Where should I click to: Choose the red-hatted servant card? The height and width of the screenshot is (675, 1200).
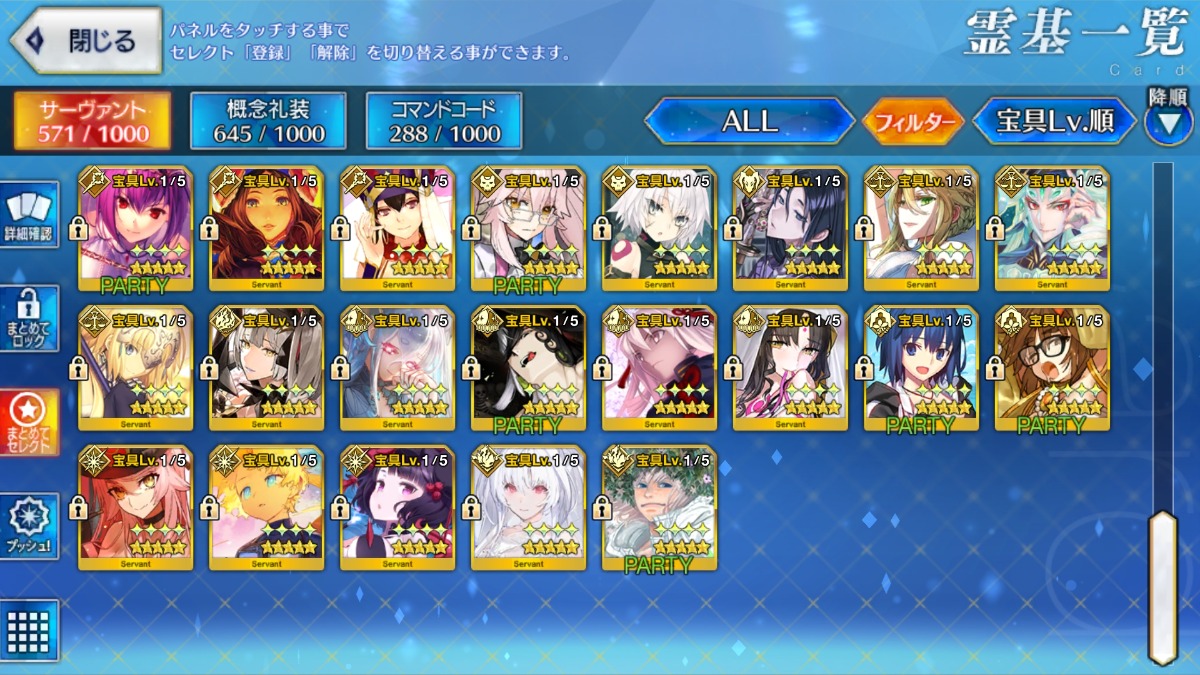coord(136,506)
